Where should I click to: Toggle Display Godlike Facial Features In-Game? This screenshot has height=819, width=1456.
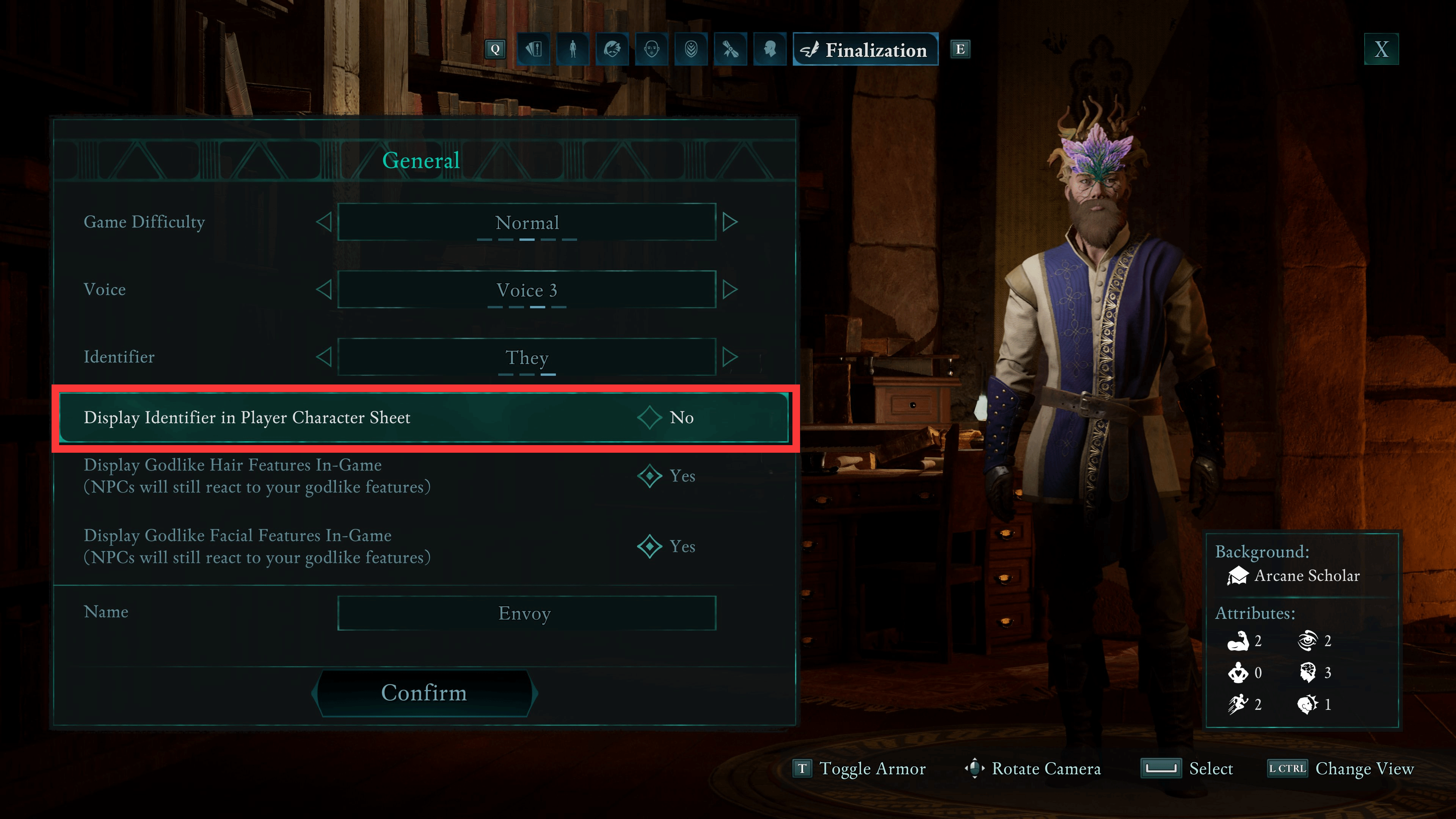650,546
